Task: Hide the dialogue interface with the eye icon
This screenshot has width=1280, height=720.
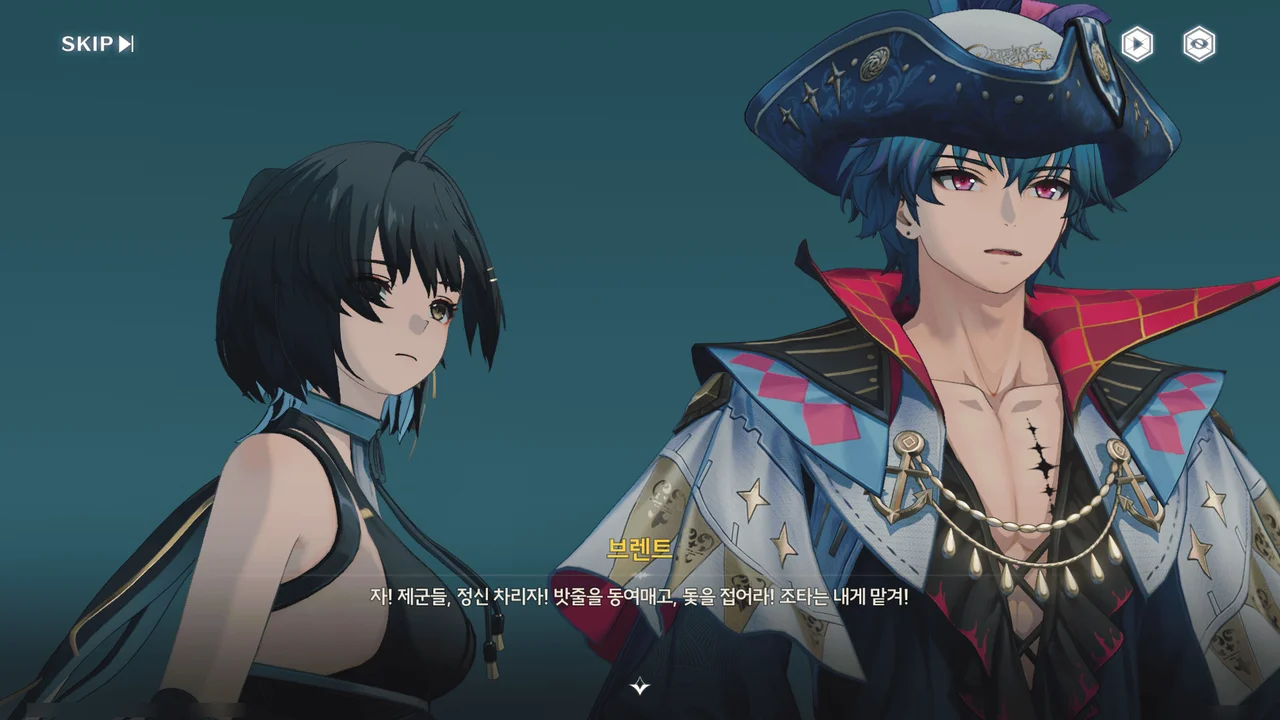Action: [x=1199, y=44]
